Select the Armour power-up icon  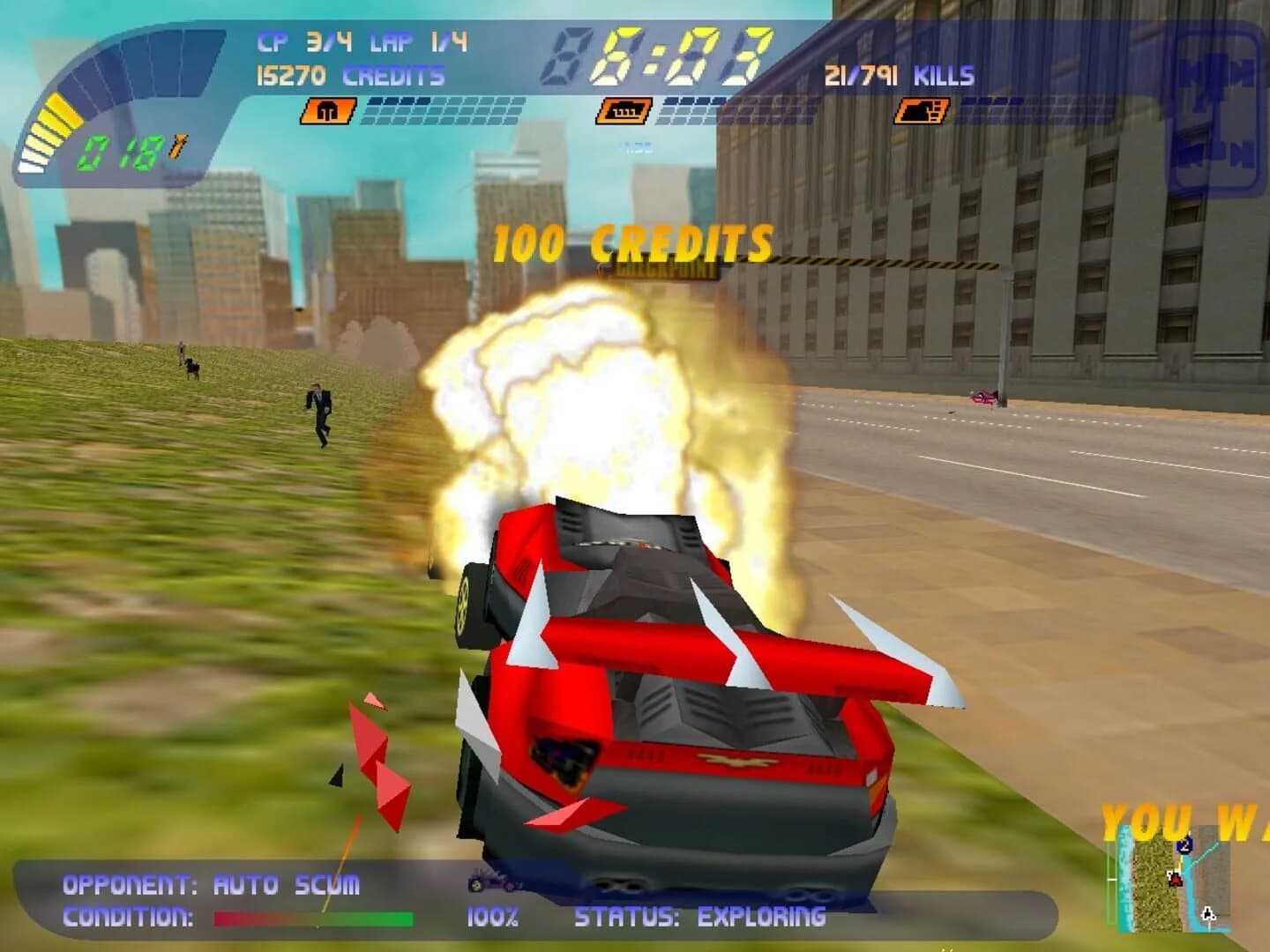[328, 112]
